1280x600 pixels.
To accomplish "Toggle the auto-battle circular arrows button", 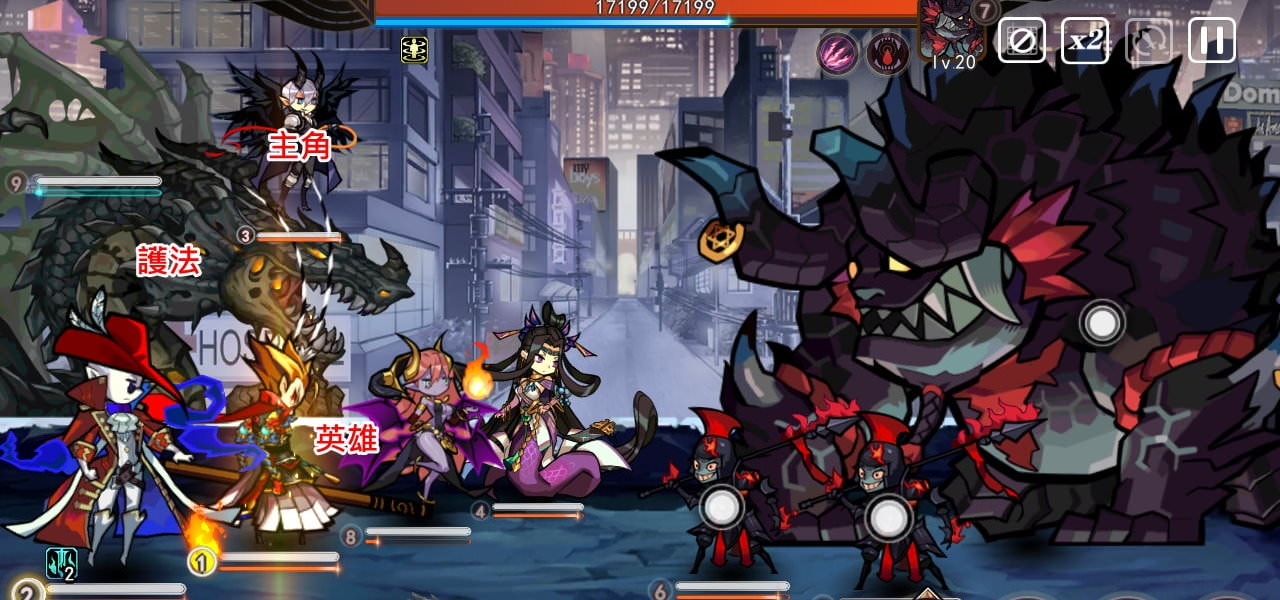I will tap(1148, 40).
